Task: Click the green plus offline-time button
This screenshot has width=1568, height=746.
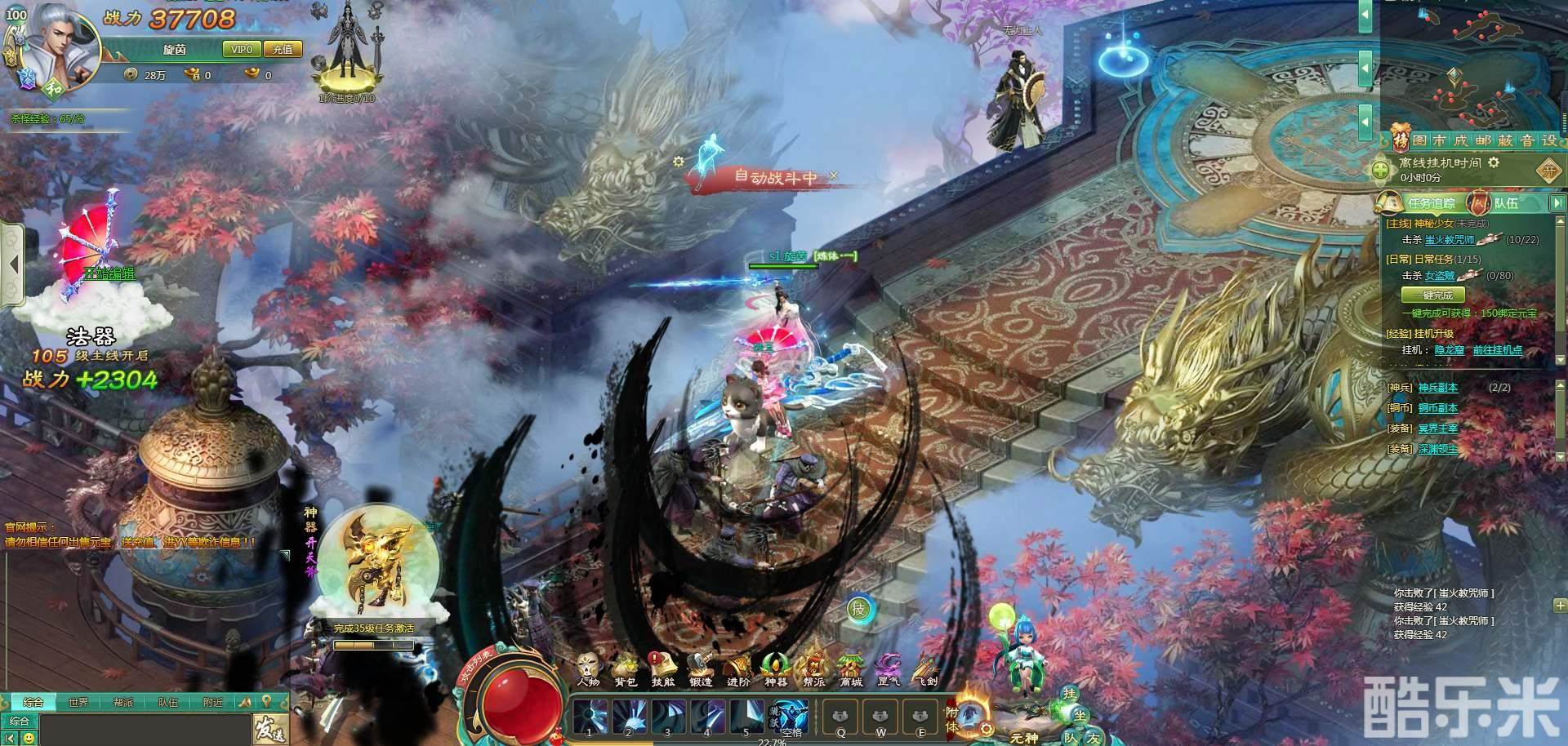Action: pyautogui.click(x=1380, y=171)
